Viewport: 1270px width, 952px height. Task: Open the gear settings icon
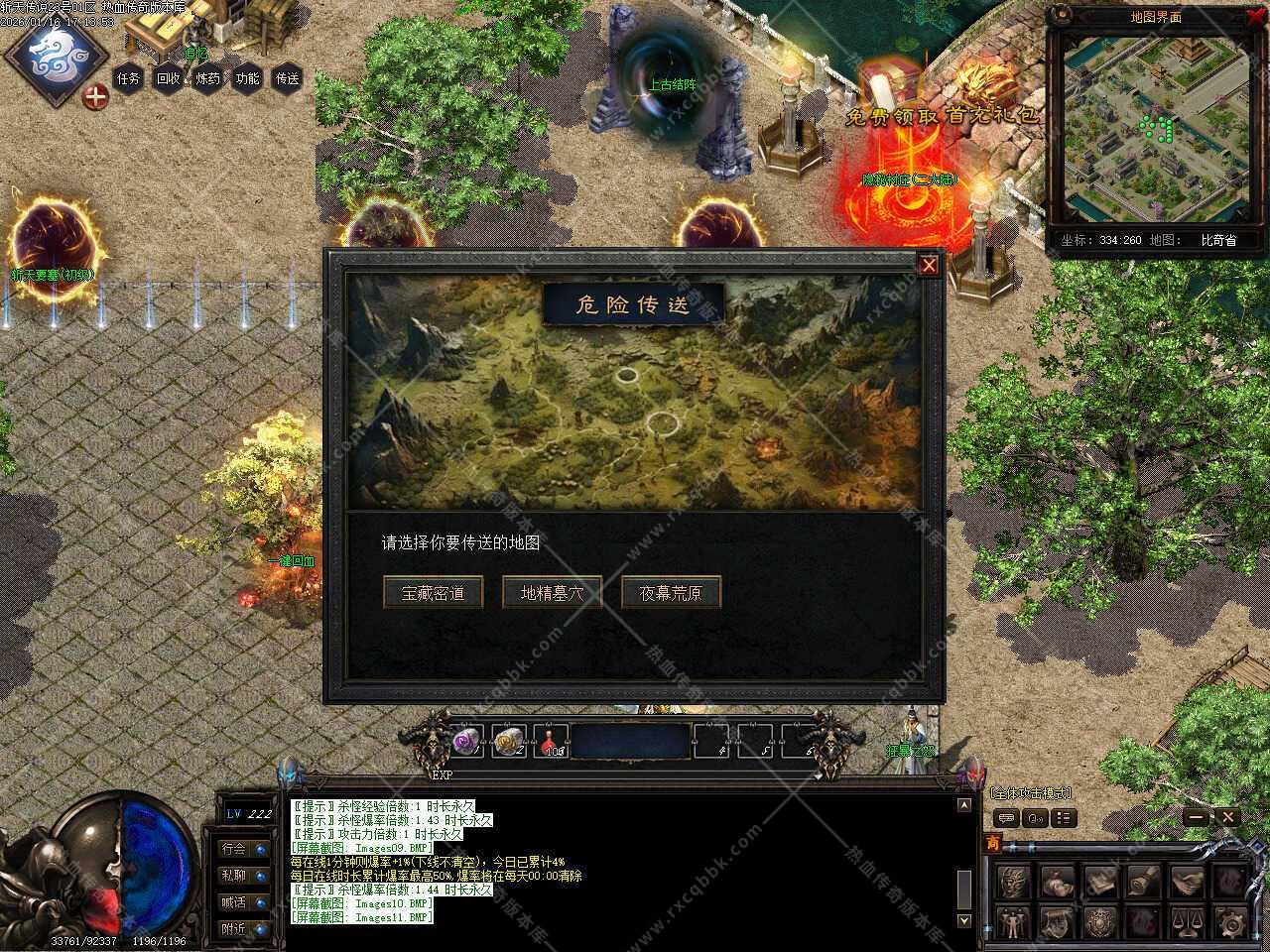1230,923
